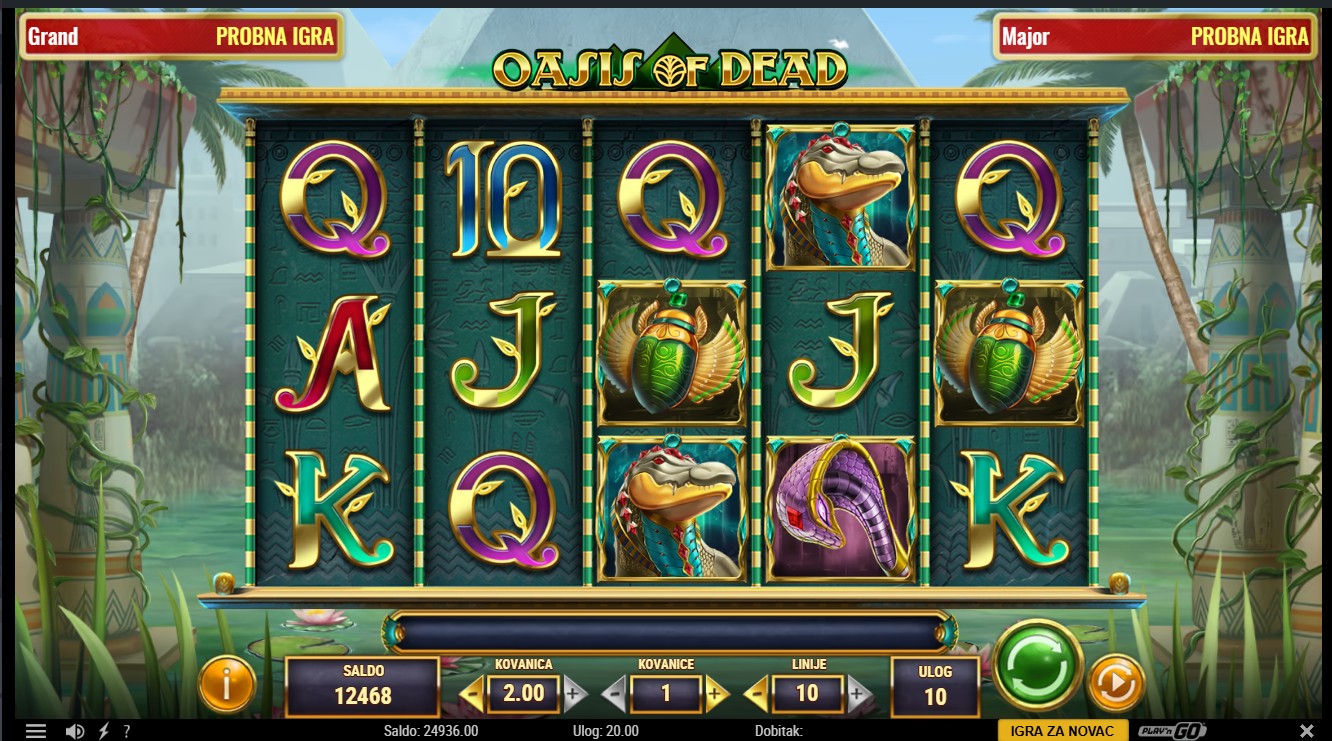Spin the reels with the green button
Screen dimensions: 1332x741
pyautogui.click(x=1039, y=664)
